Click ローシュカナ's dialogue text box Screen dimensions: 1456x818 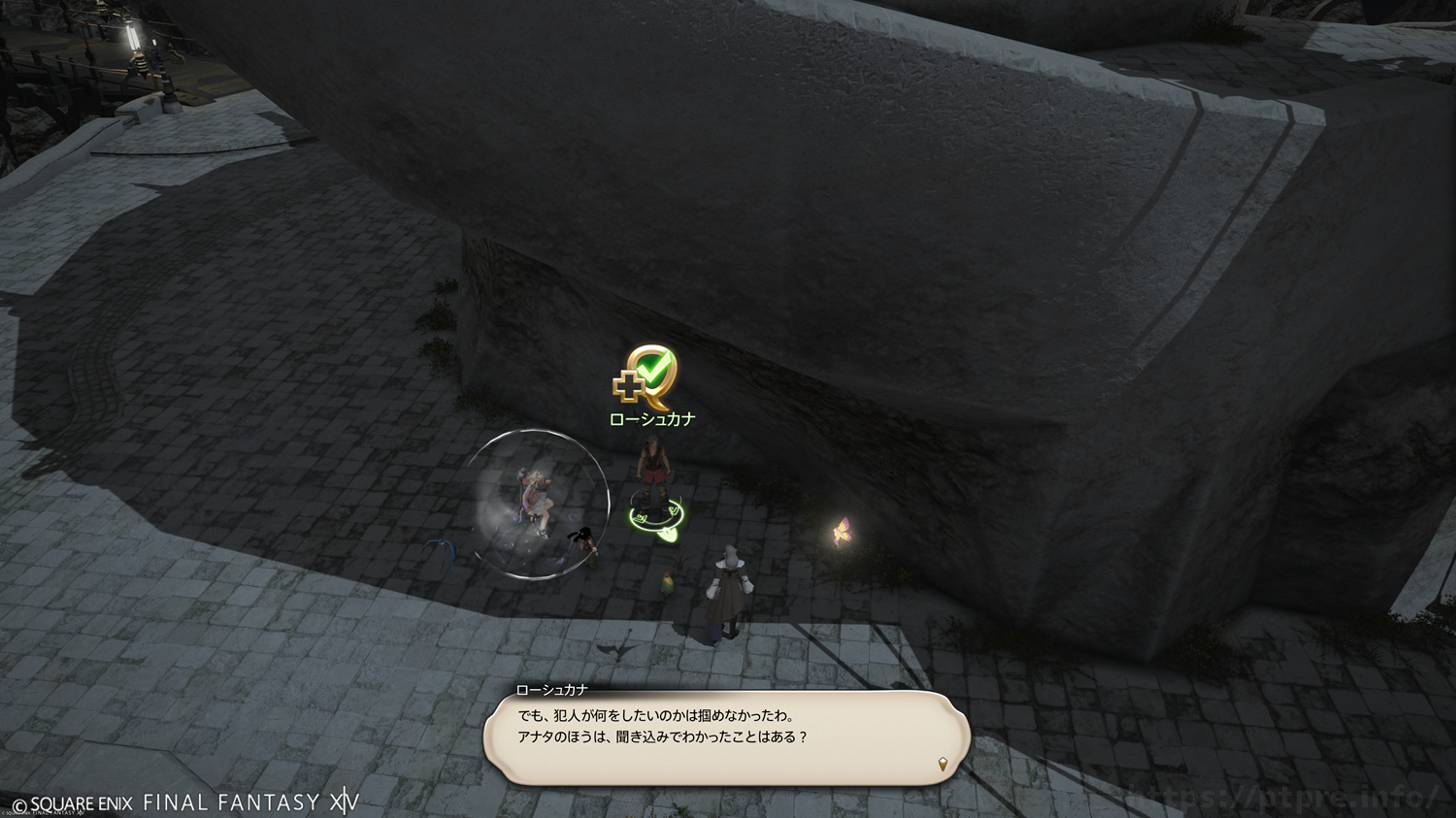[726, 737]
